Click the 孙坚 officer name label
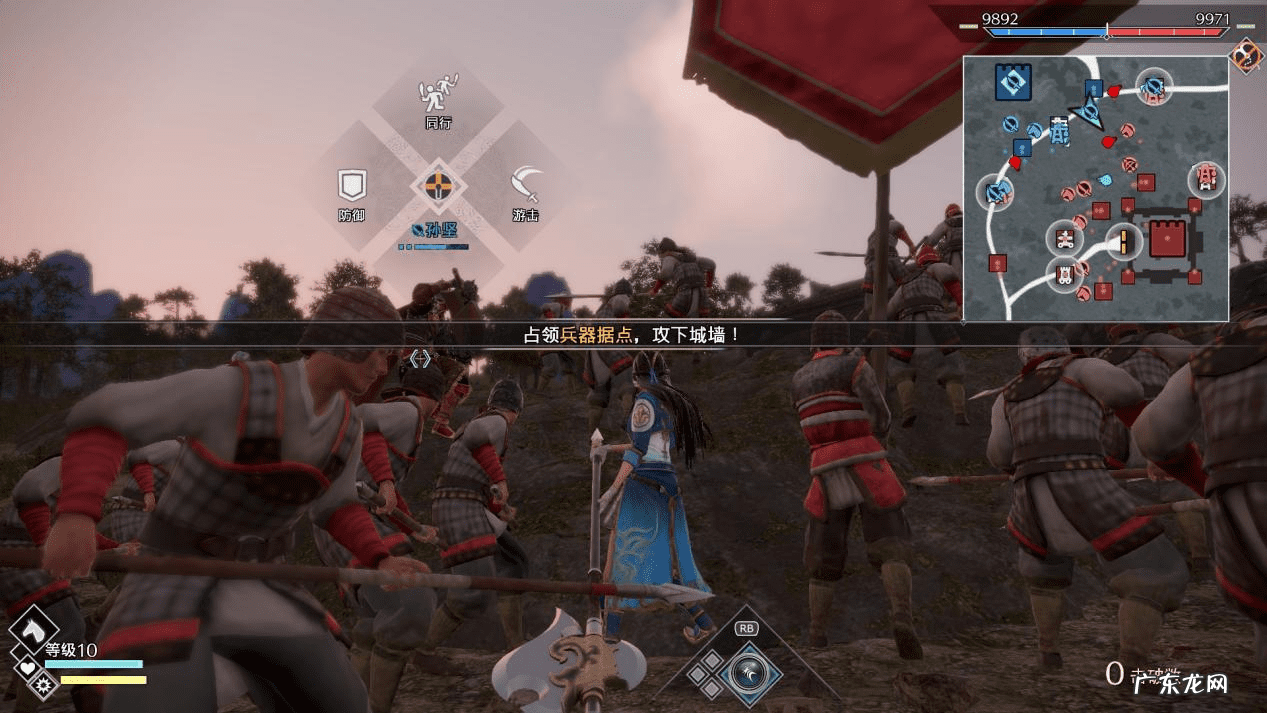The image size is (1267, 713). 436,229
